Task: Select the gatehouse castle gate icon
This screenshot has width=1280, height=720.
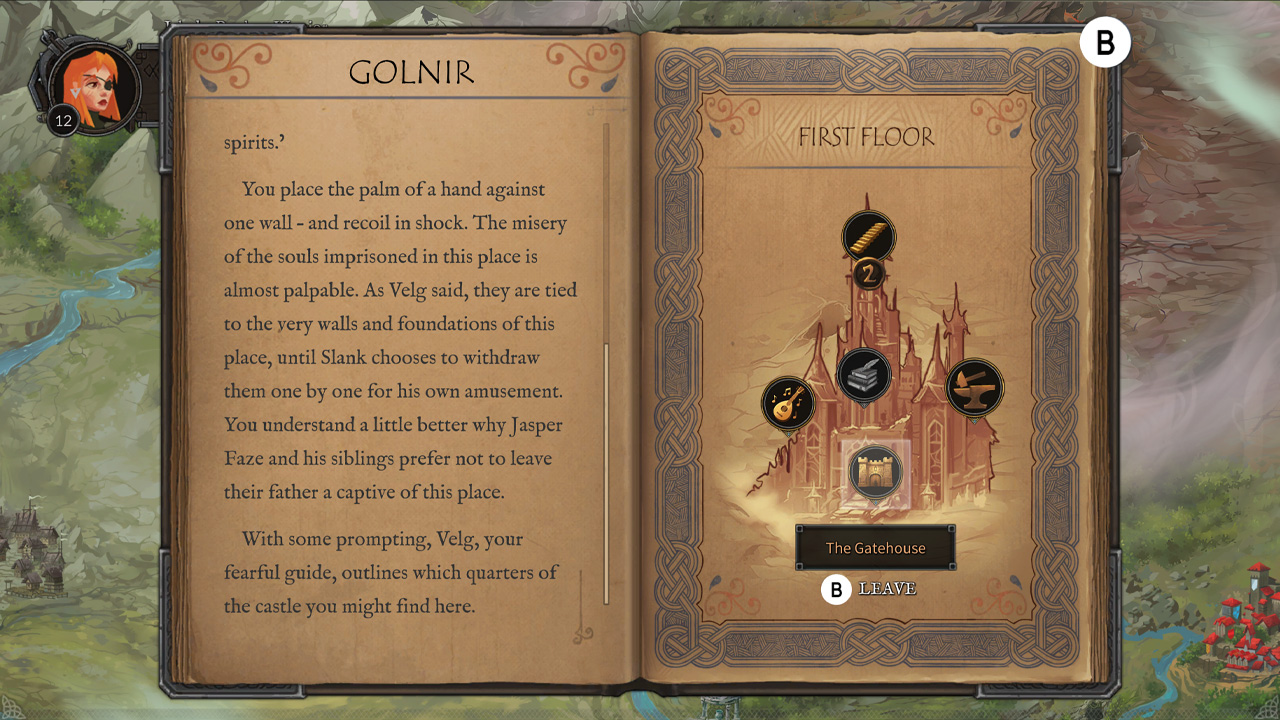Action: pos(875,471)
